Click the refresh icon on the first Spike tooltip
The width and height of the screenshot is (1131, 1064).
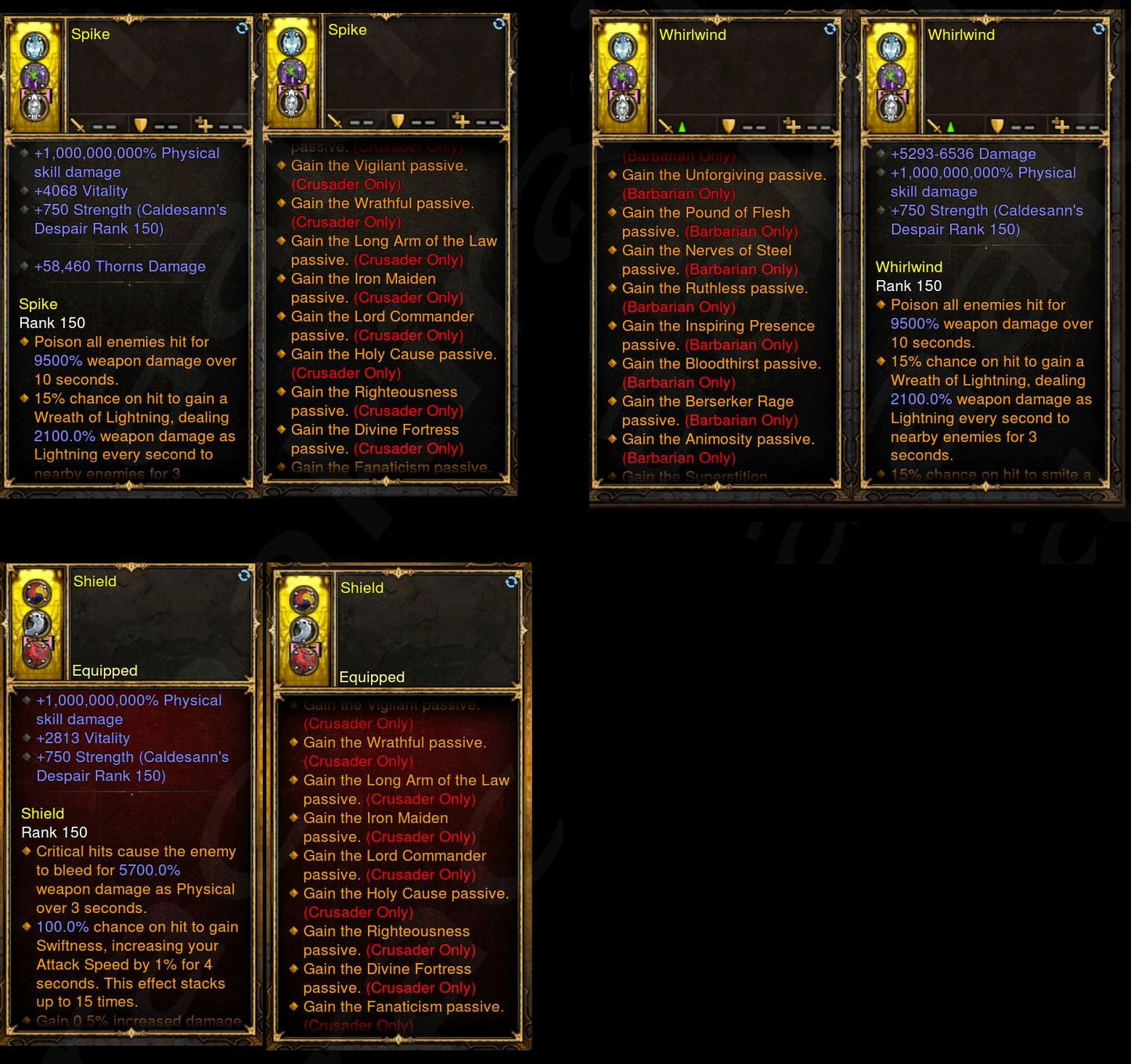coord(241,27)
